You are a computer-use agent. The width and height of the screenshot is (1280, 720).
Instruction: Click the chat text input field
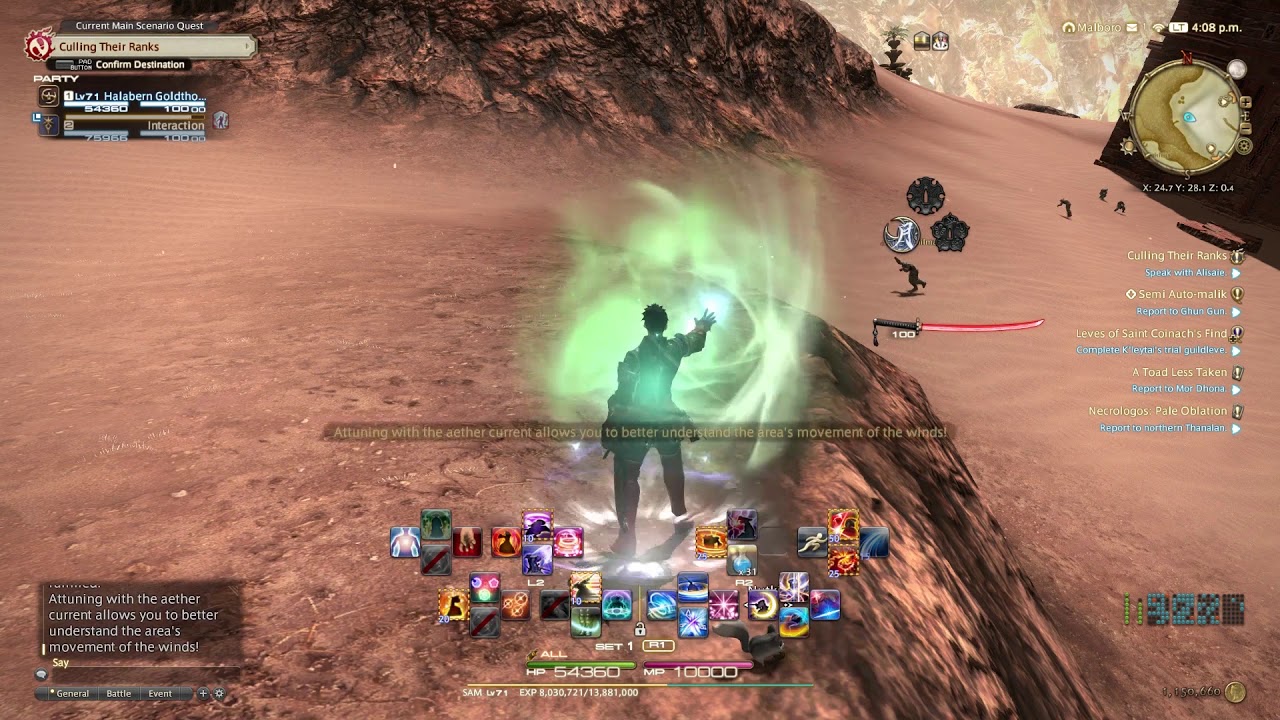click(x=140, y=675)
